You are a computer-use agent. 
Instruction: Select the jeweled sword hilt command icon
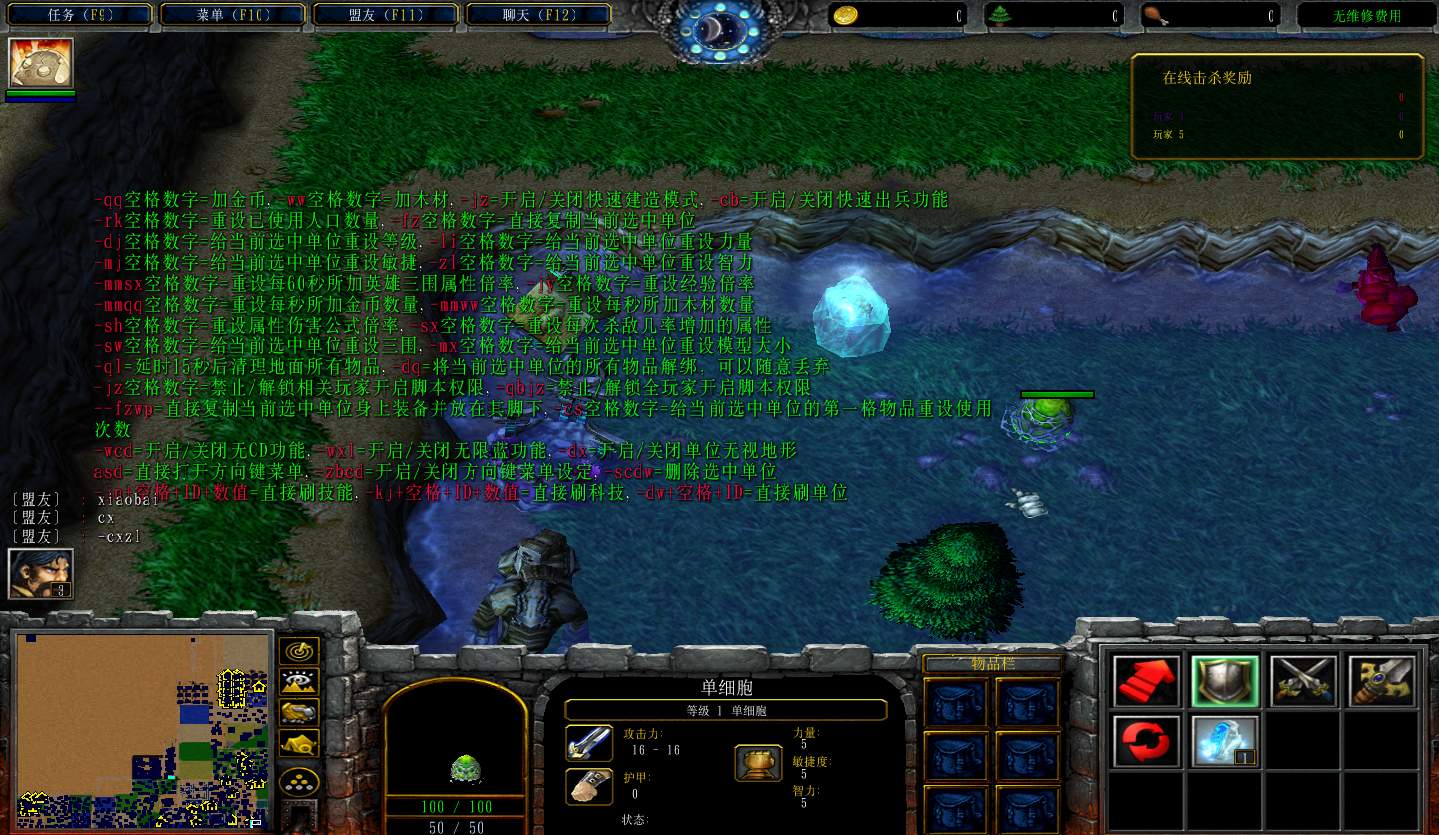point(1383,681)
